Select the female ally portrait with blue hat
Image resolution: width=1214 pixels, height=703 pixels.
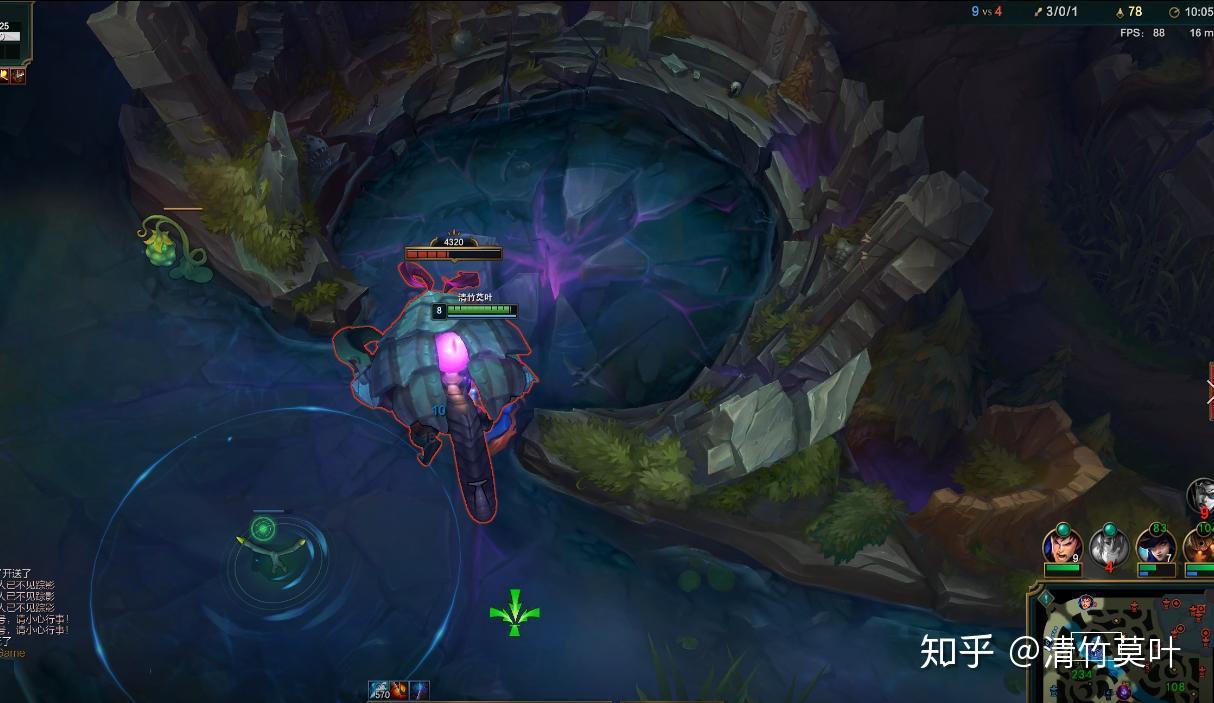[x=1155, y=547]
